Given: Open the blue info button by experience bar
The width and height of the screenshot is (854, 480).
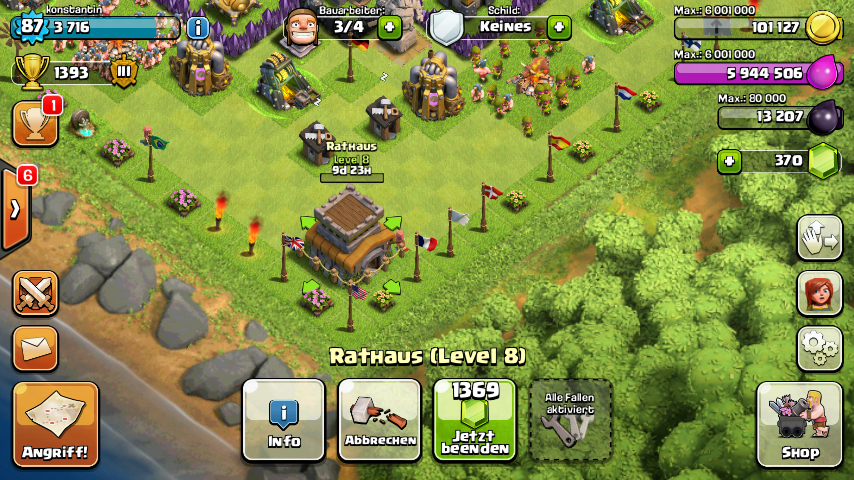Looking at the screenshot, I should 198,27.
